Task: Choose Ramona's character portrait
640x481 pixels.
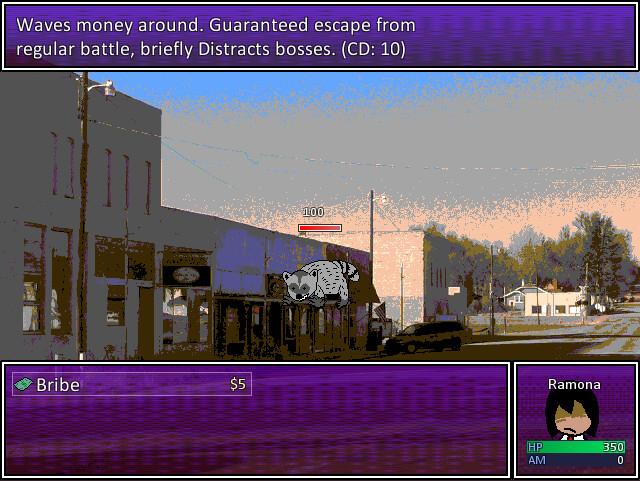Action: (573, 414)
